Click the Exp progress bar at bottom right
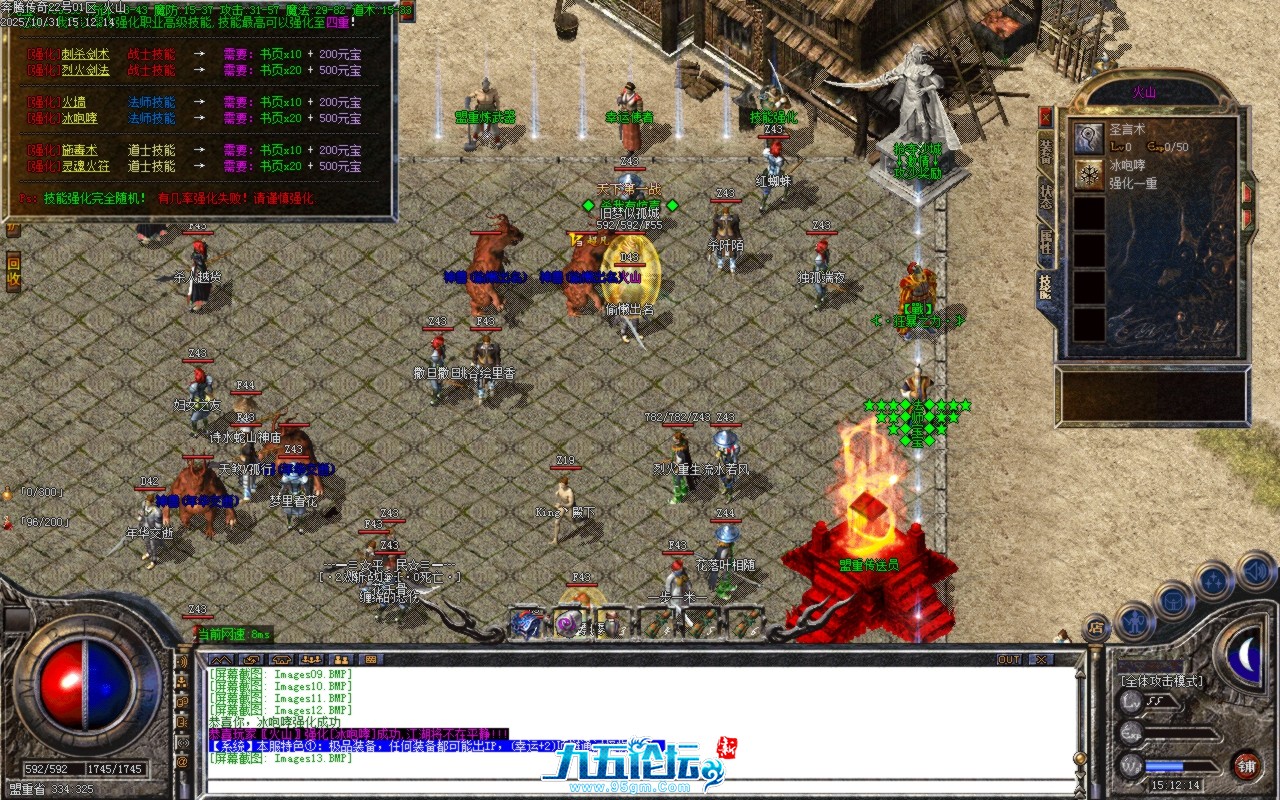Image resolution: width=1280 pixels, height=800 pixels. 1180,732
